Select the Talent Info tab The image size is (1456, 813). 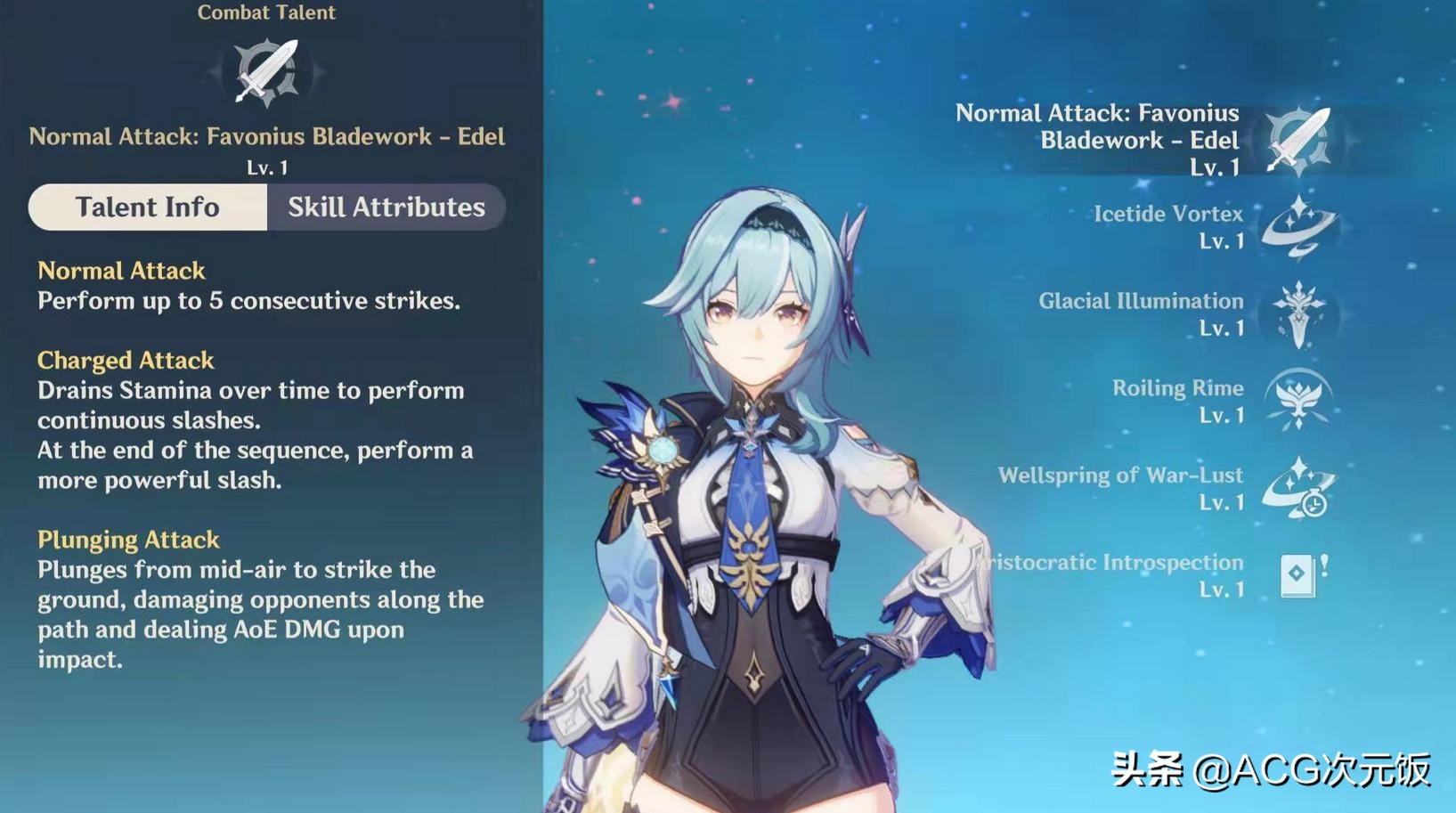click(x=148, y=207)
